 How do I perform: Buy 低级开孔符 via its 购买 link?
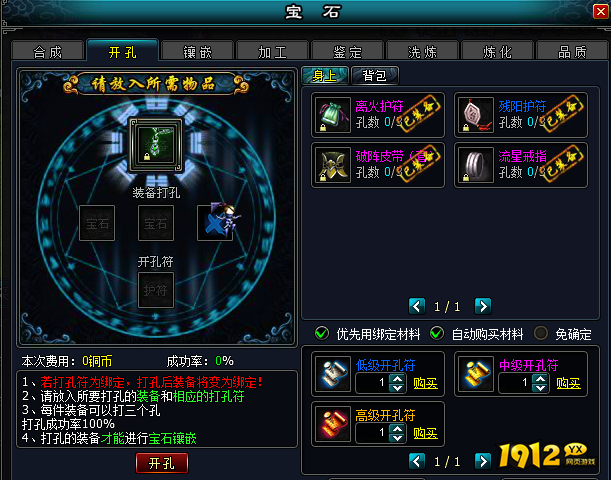pos(425,383)
